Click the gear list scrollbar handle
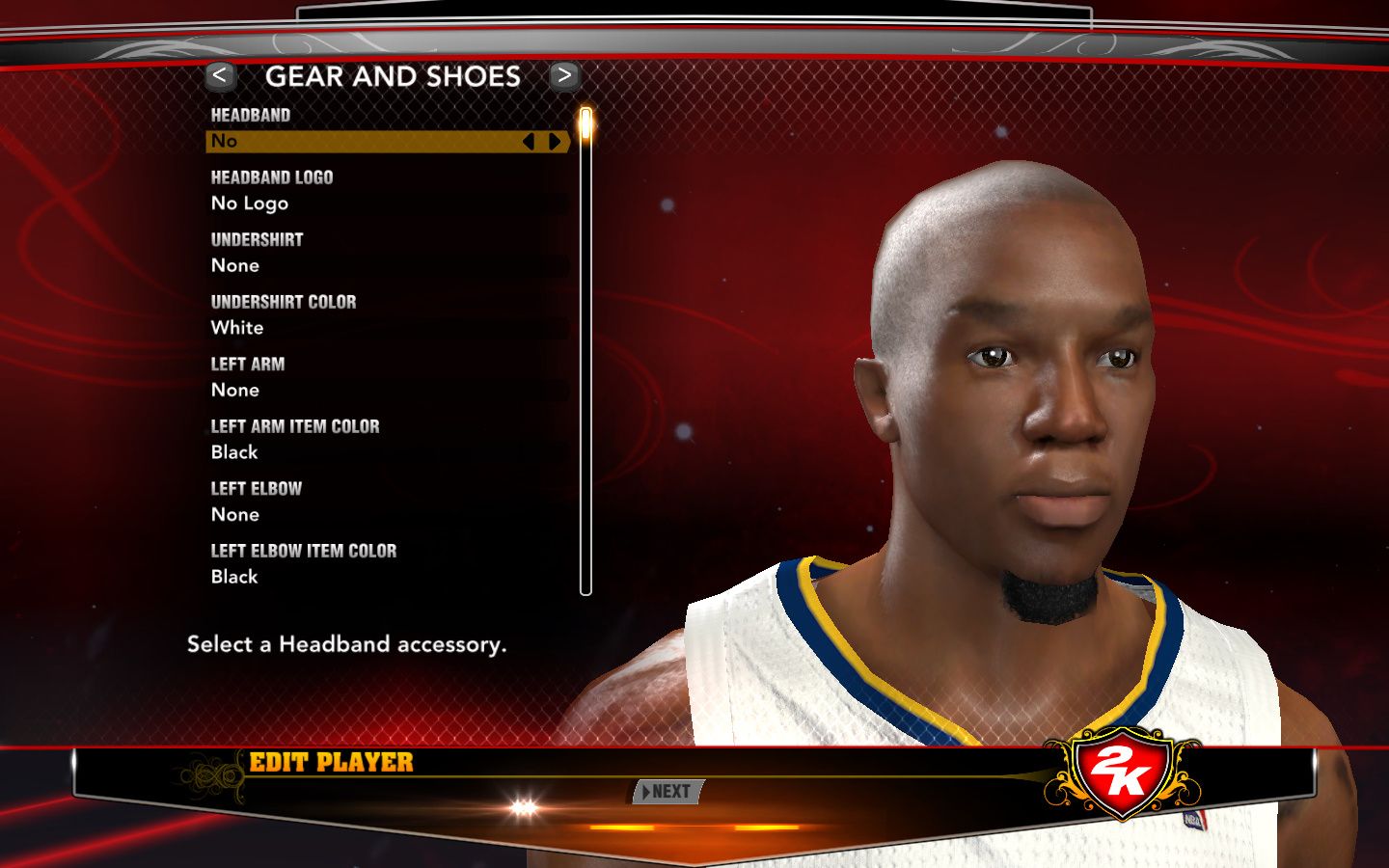Image resolution: width=1389 pixels, height=868 pixels. pyautogui.click(x=586, y=125)
